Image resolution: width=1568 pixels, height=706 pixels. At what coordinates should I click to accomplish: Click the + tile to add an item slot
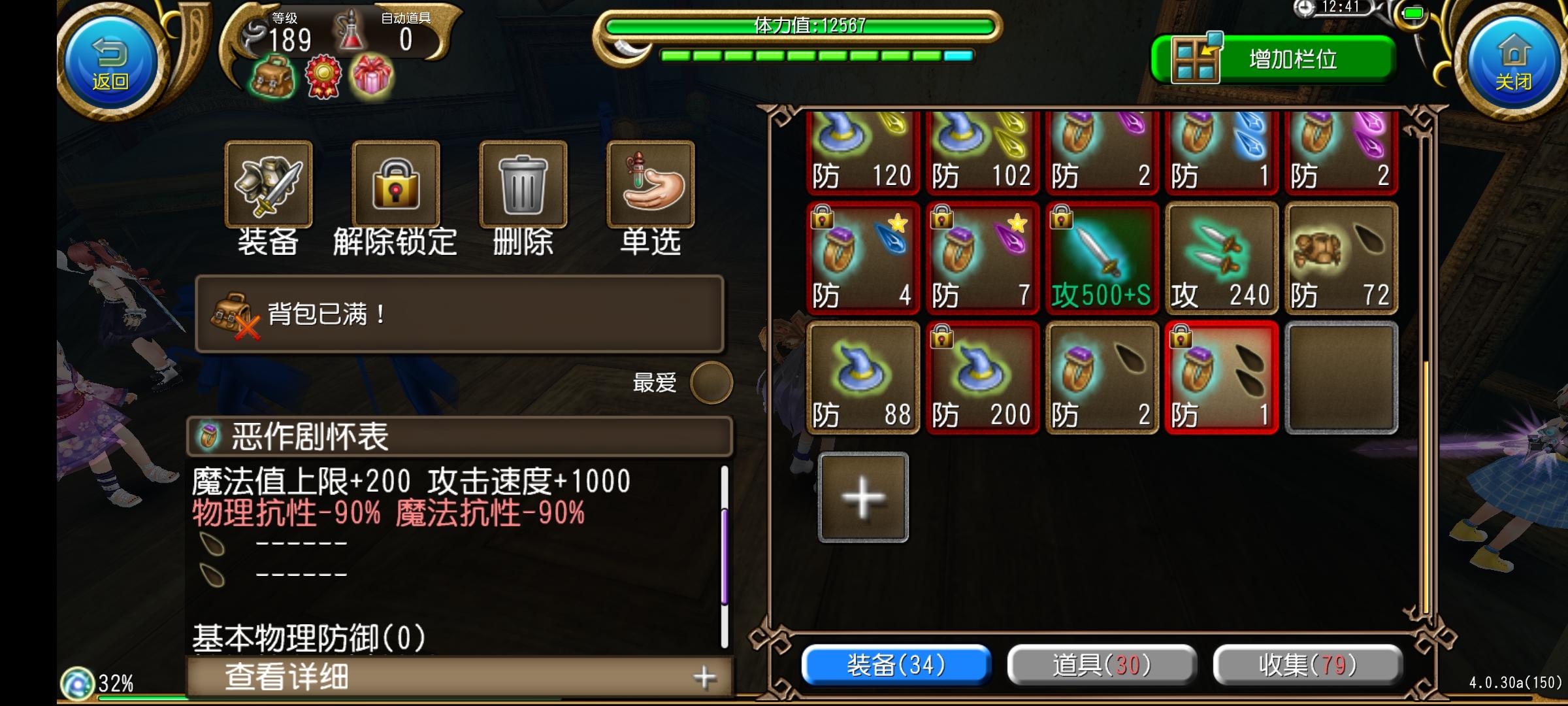click(x=862, y=497)
